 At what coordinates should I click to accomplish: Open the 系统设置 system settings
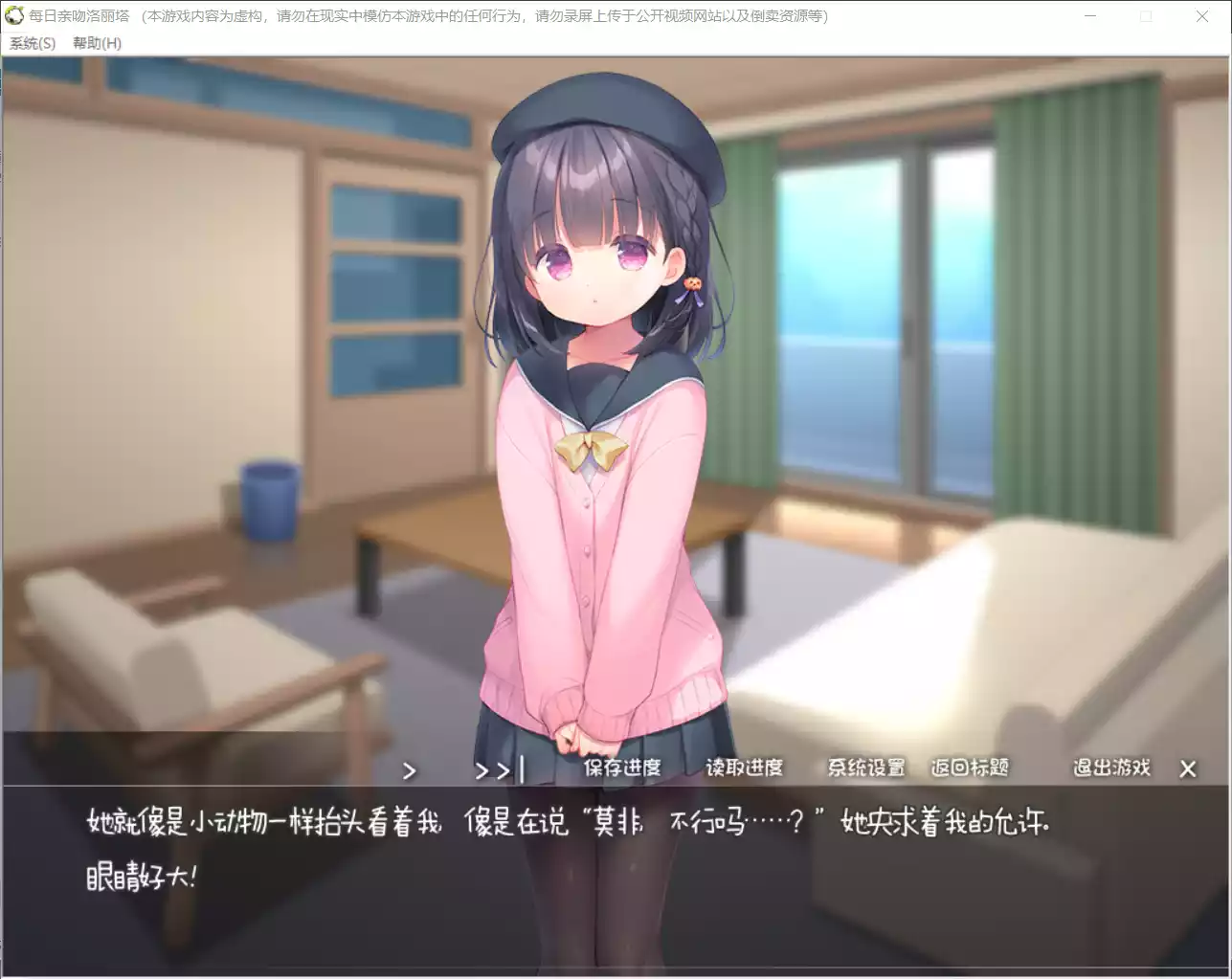pyautogui.click(x=866, y=768)
